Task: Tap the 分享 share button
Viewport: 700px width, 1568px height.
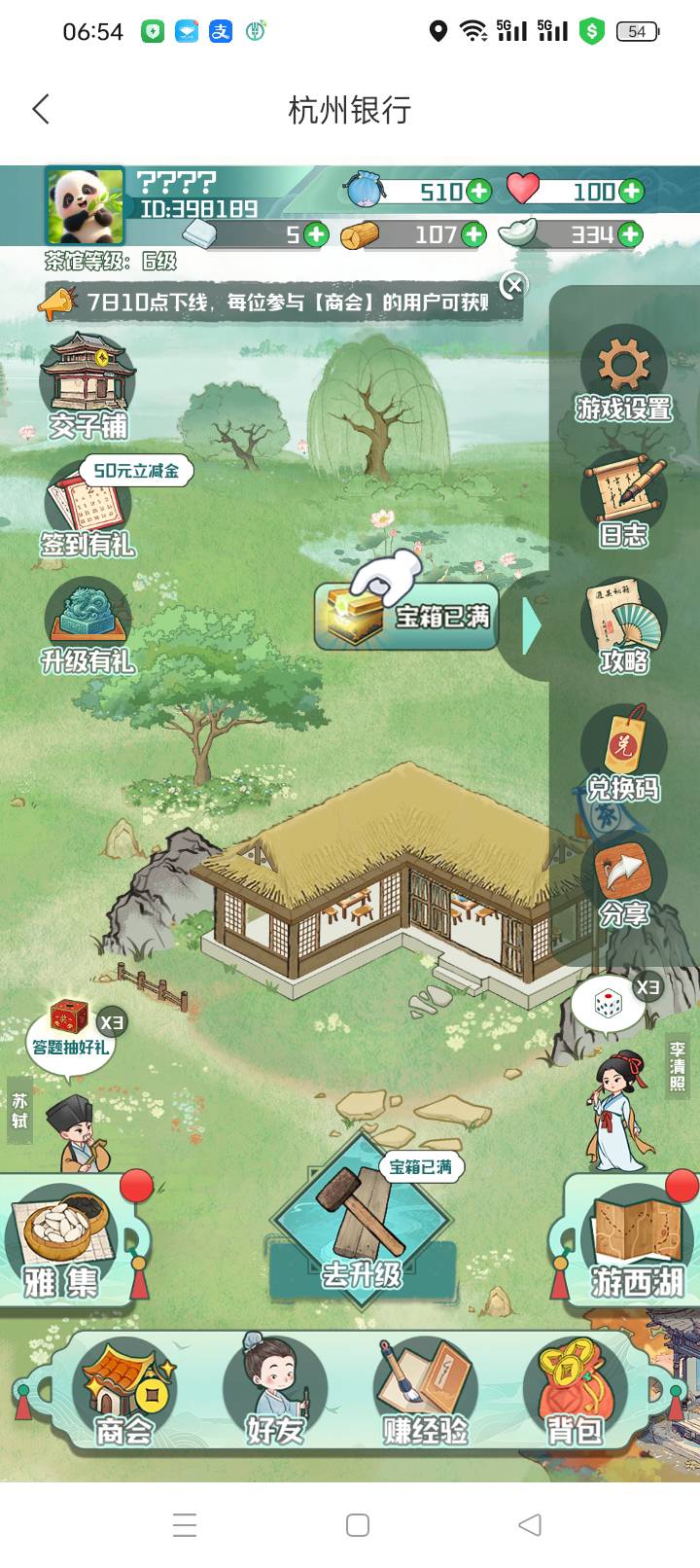Action: (623, 880)
